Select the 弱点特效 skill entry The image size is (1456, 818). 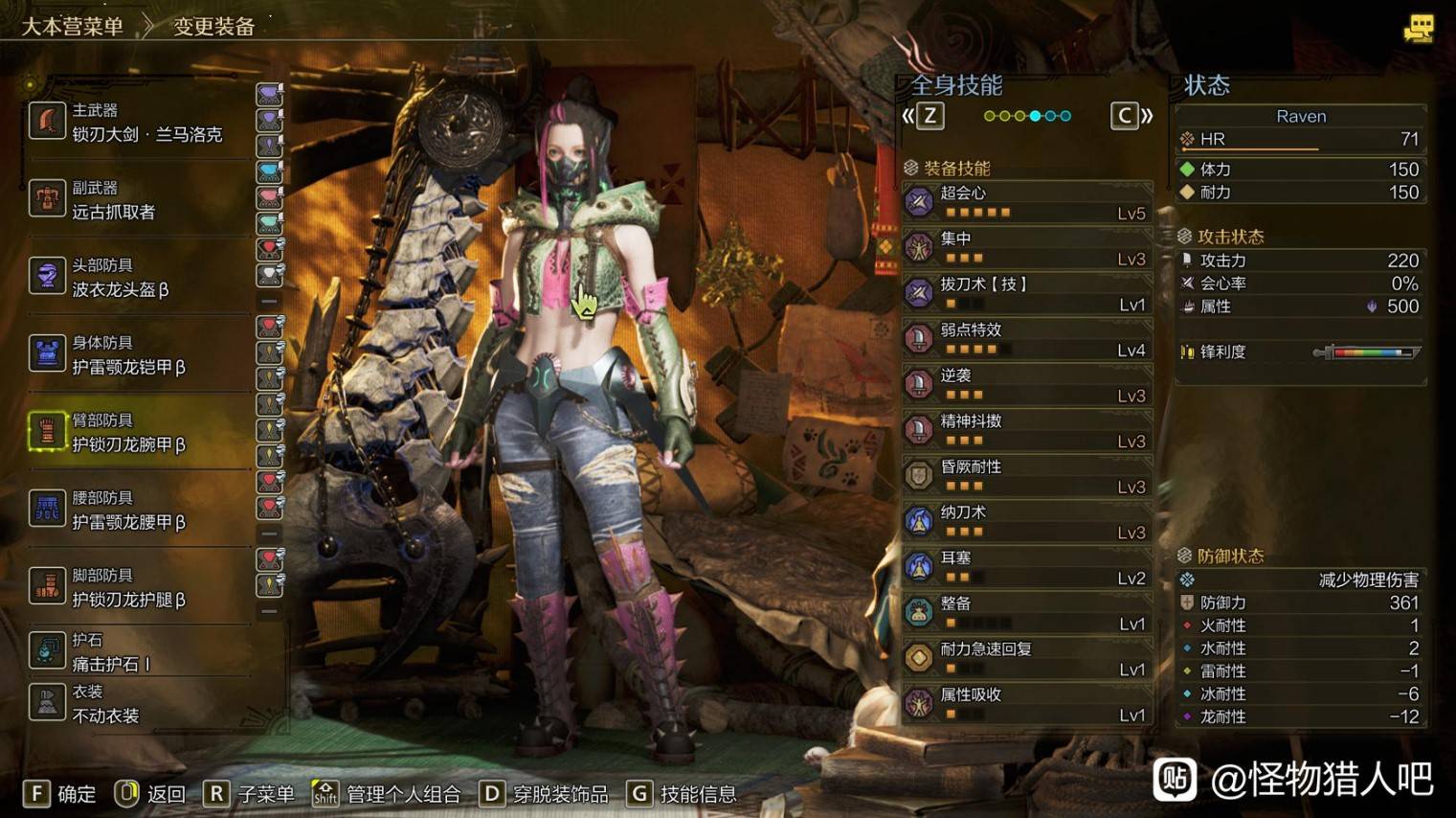click(x=1026, y=339)
